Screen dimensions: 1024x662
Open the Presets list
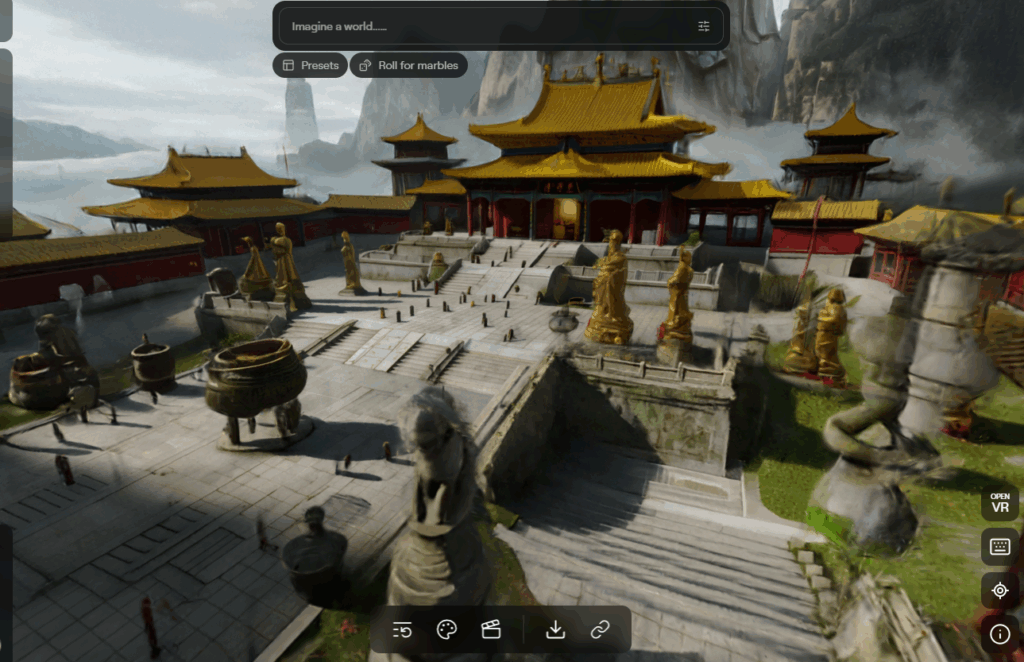[x=310, y=65]
